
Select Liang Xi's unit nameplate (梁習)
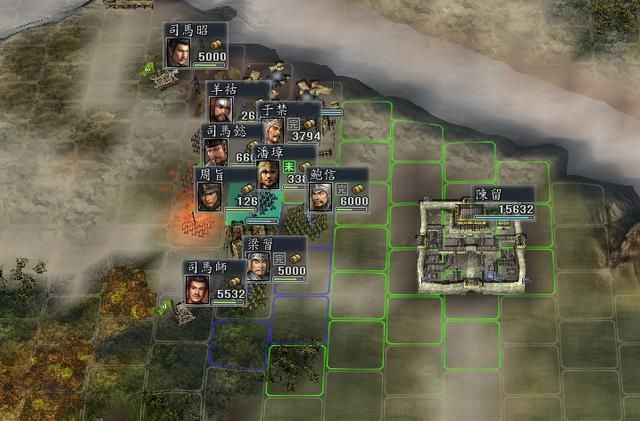pos(260,243)
